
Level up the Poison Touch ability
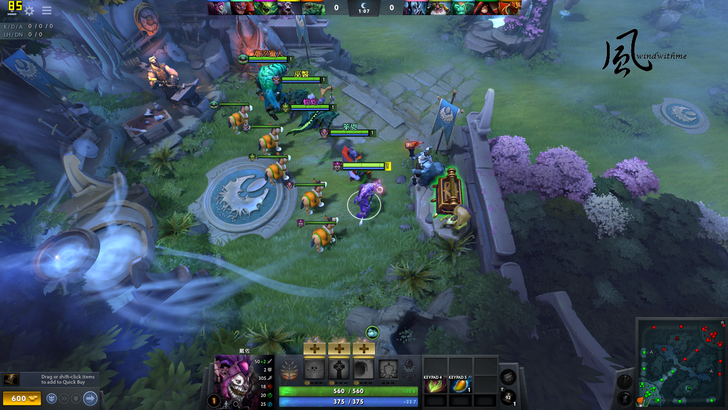[313, 348]
